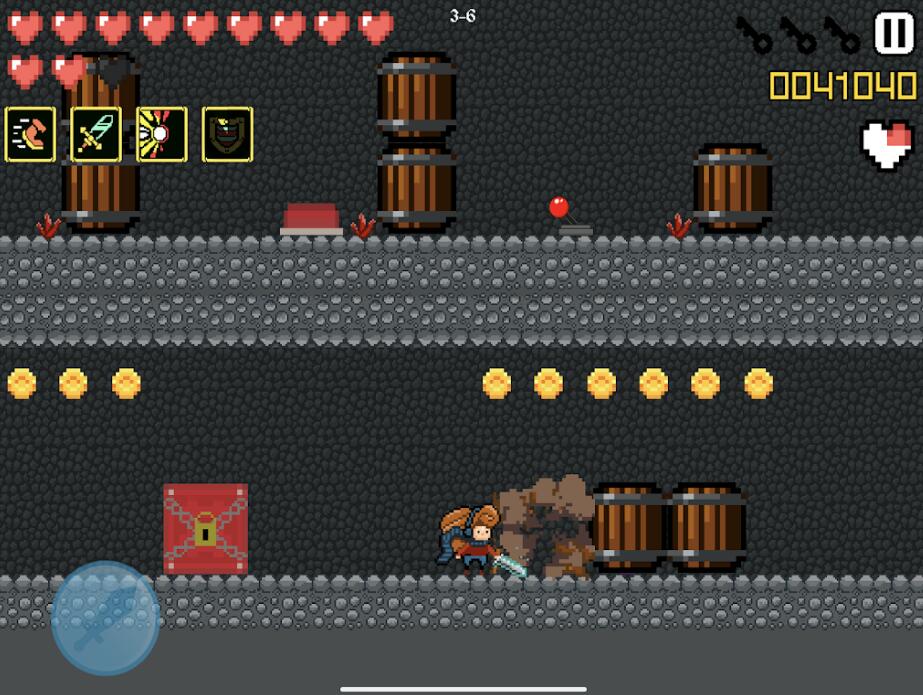This screenshot has height=695, width=923.
Task: Select the magnet power-up icon
Action: (x=30, y=134)
